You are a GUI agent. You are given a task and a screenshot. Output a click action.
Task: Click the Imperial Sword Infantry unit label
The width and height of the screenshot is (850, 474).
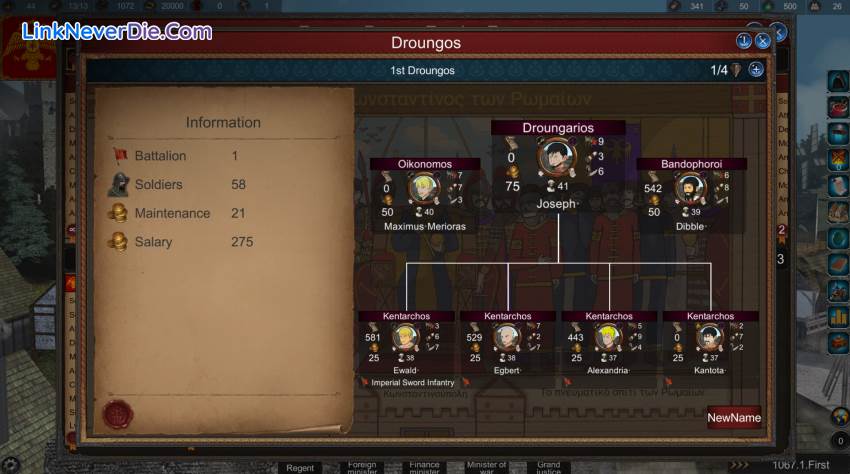[412, 383]
